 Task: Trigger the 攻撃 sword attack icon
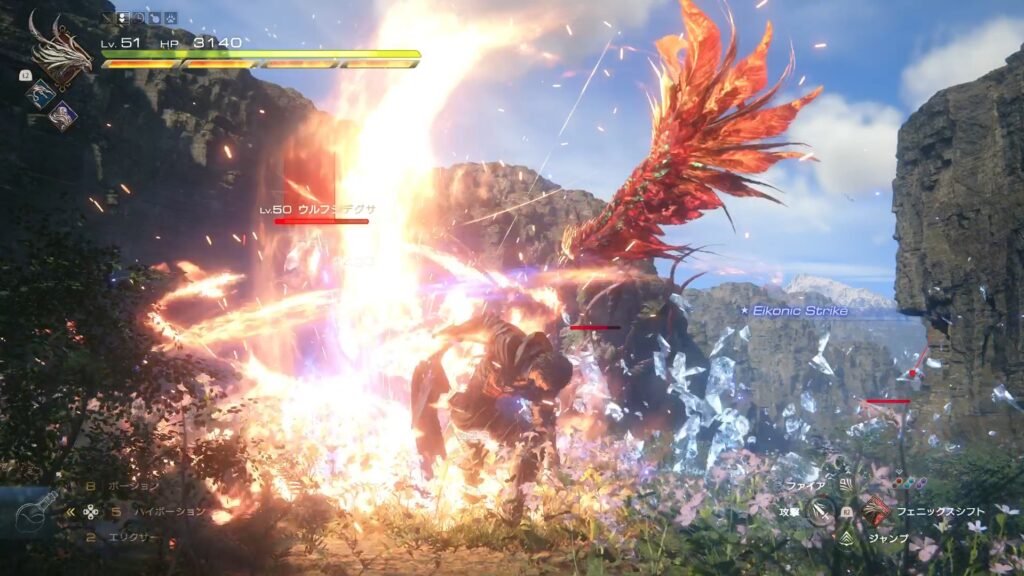820,511
